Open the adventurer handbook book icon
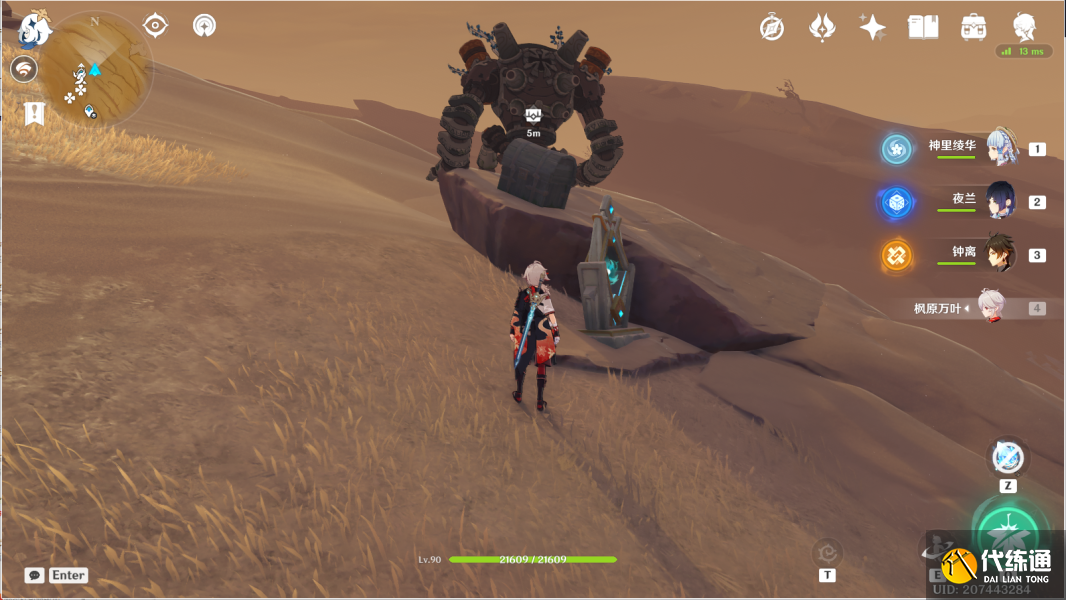The image size is (1066, 600). point(922,27)
